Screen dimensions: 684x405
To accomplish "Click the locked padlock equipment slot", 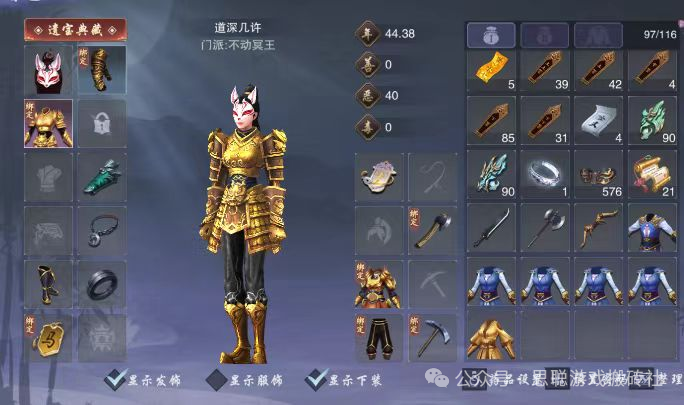I will [102, 124].
